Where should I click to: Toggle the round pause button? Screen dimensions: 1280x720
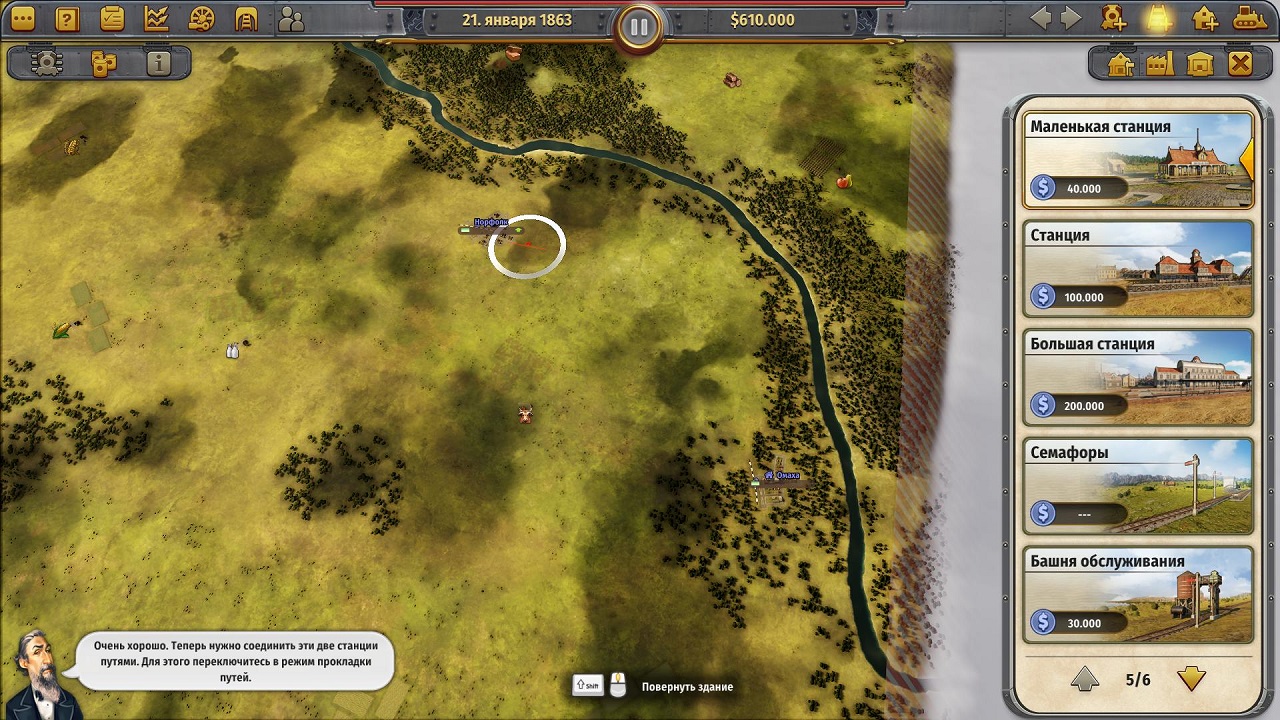tap(639, 27)
